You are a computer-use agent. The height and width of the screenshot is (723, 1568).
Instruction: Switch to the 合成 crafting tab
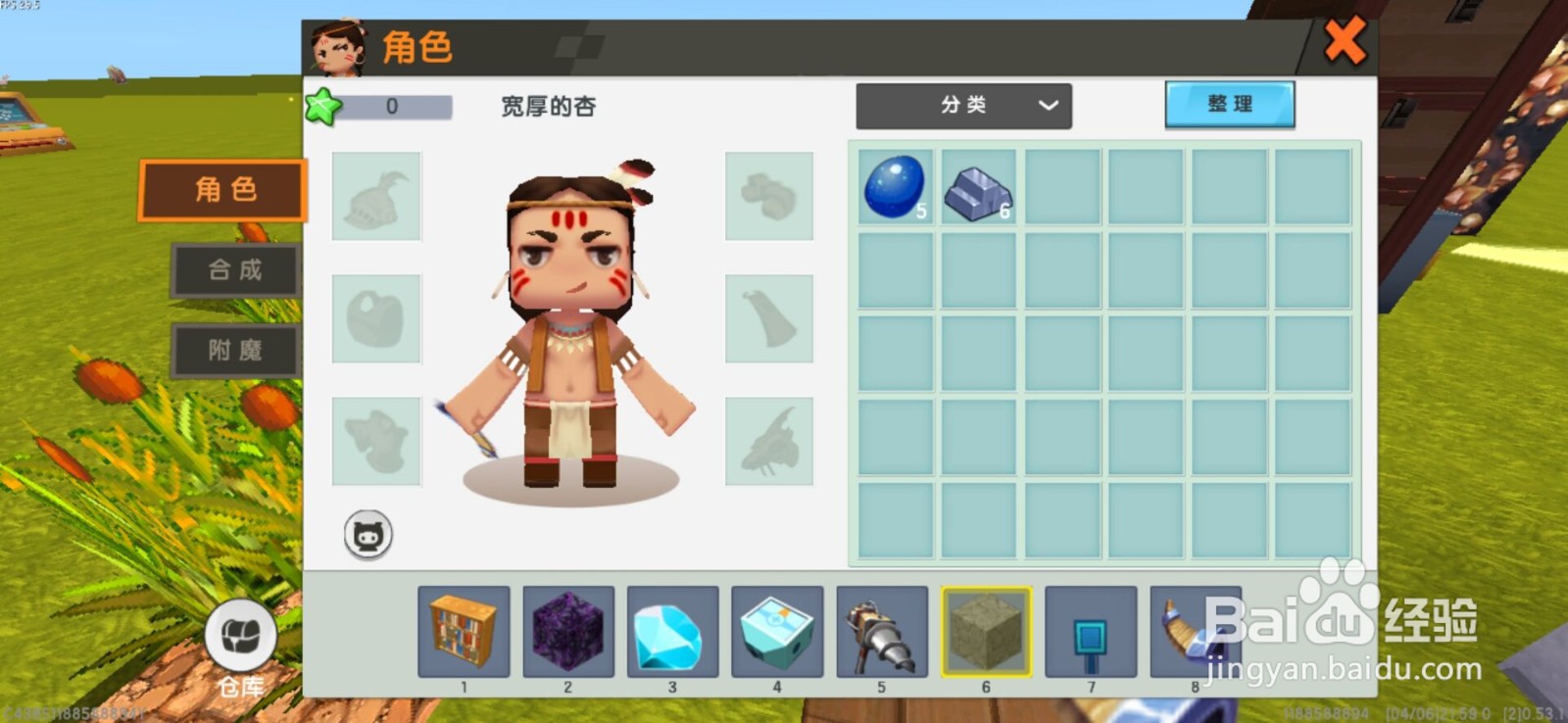coord(234,270)
